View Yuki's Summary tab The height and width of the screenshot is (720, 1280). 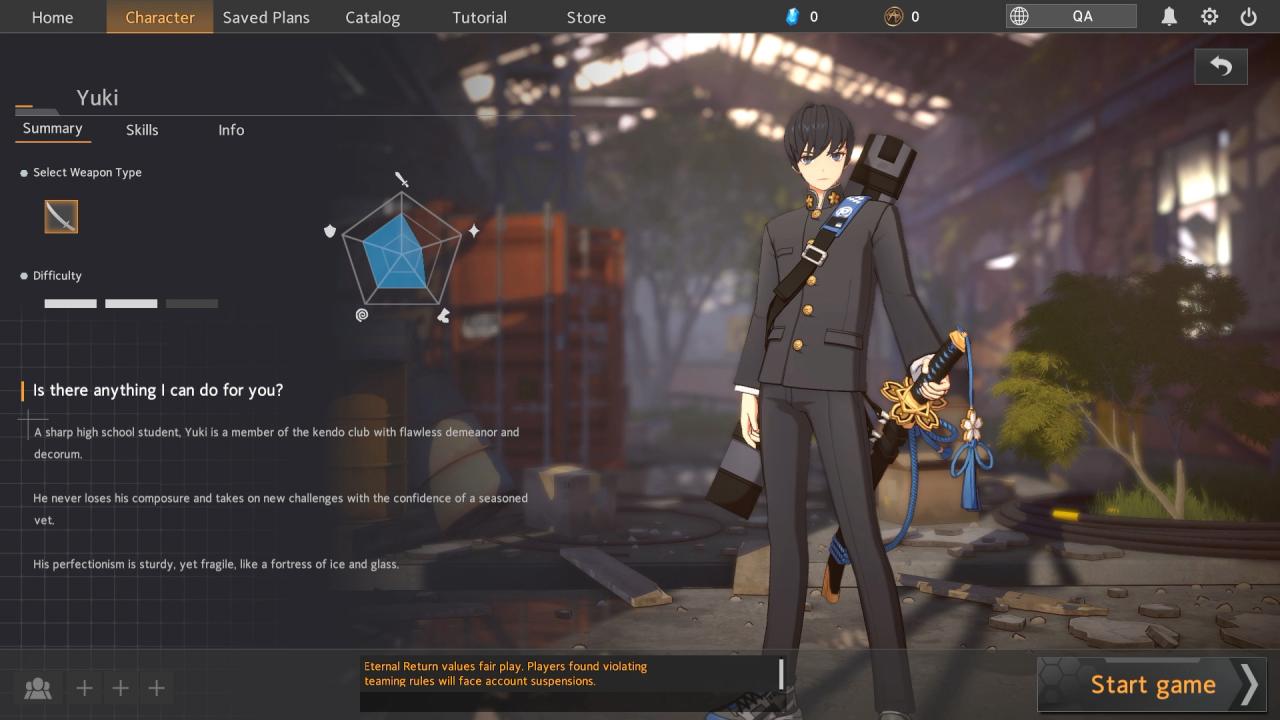[52, 129]
